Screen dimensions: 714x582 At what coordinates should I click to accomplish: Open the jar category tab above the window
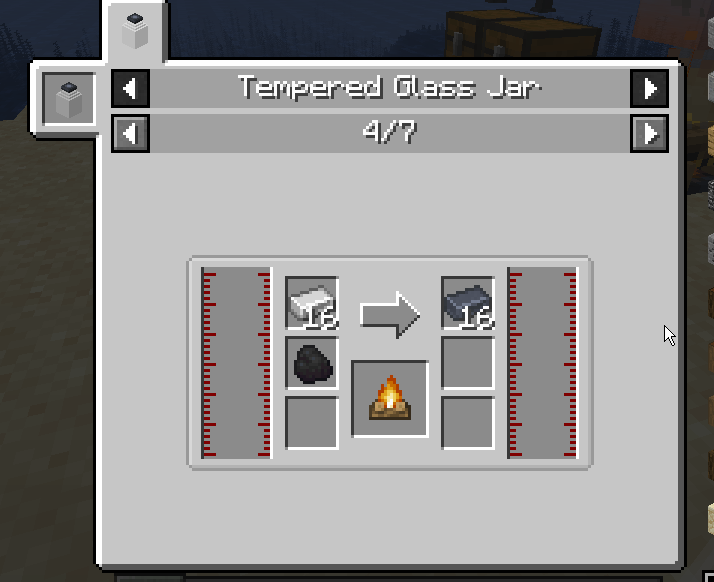pyautogui.click(x=134, y=32)
